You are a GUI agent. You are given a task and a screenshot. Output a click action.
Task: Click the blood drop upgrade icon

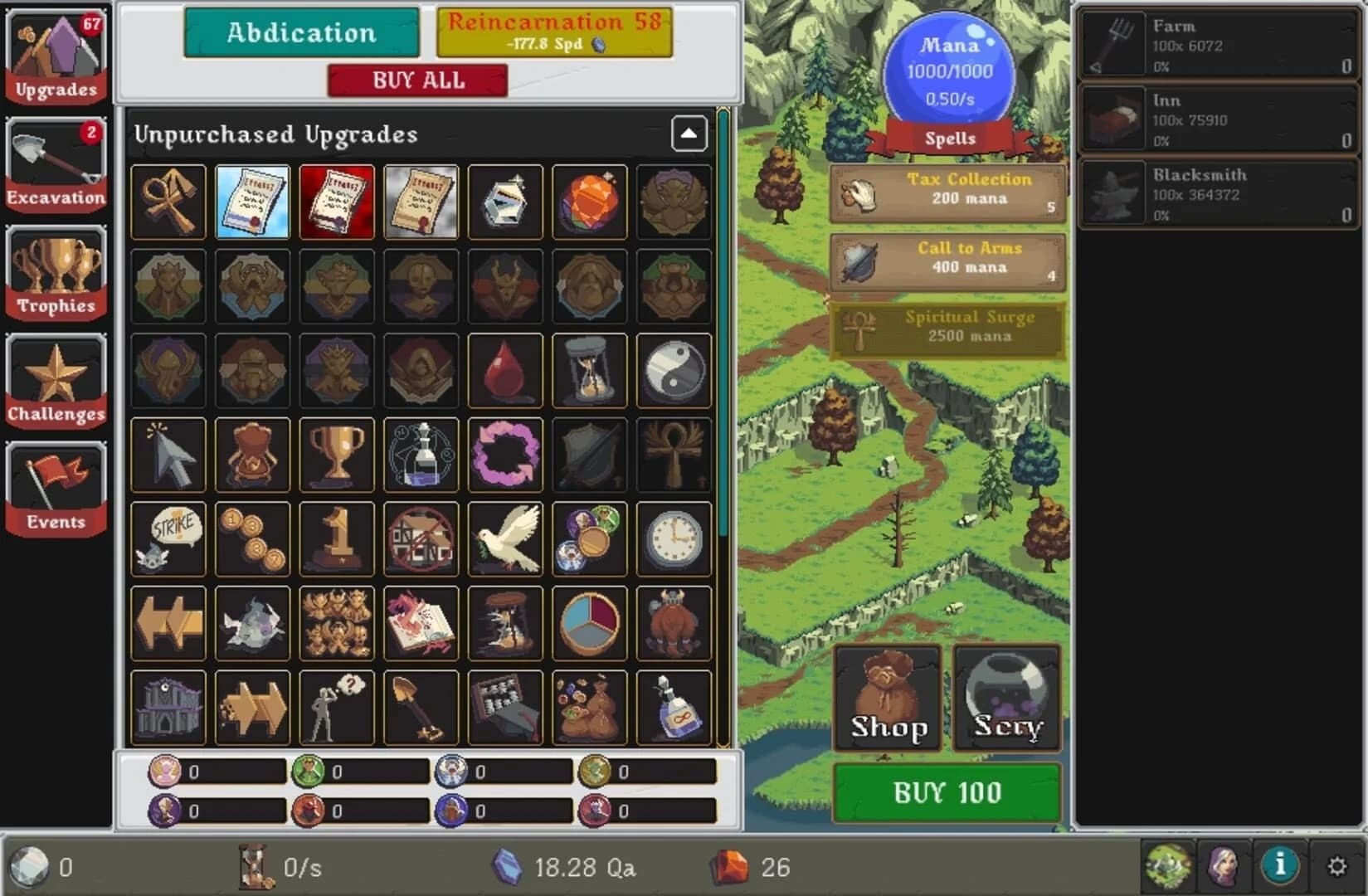504,371
